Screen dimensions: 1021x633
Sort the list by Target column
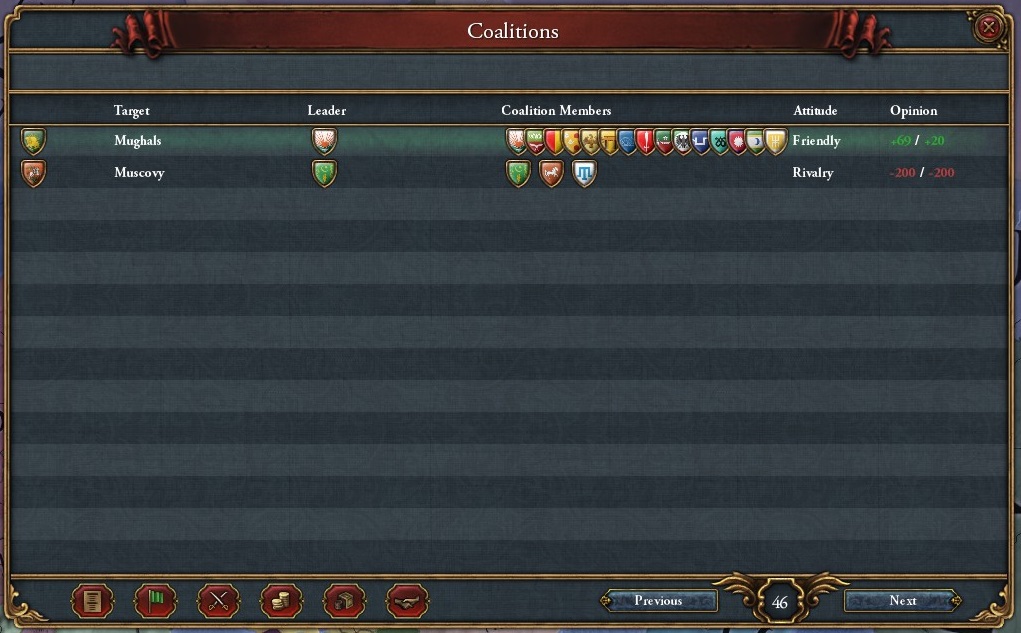pyautogui.click(x=131, y=111)
